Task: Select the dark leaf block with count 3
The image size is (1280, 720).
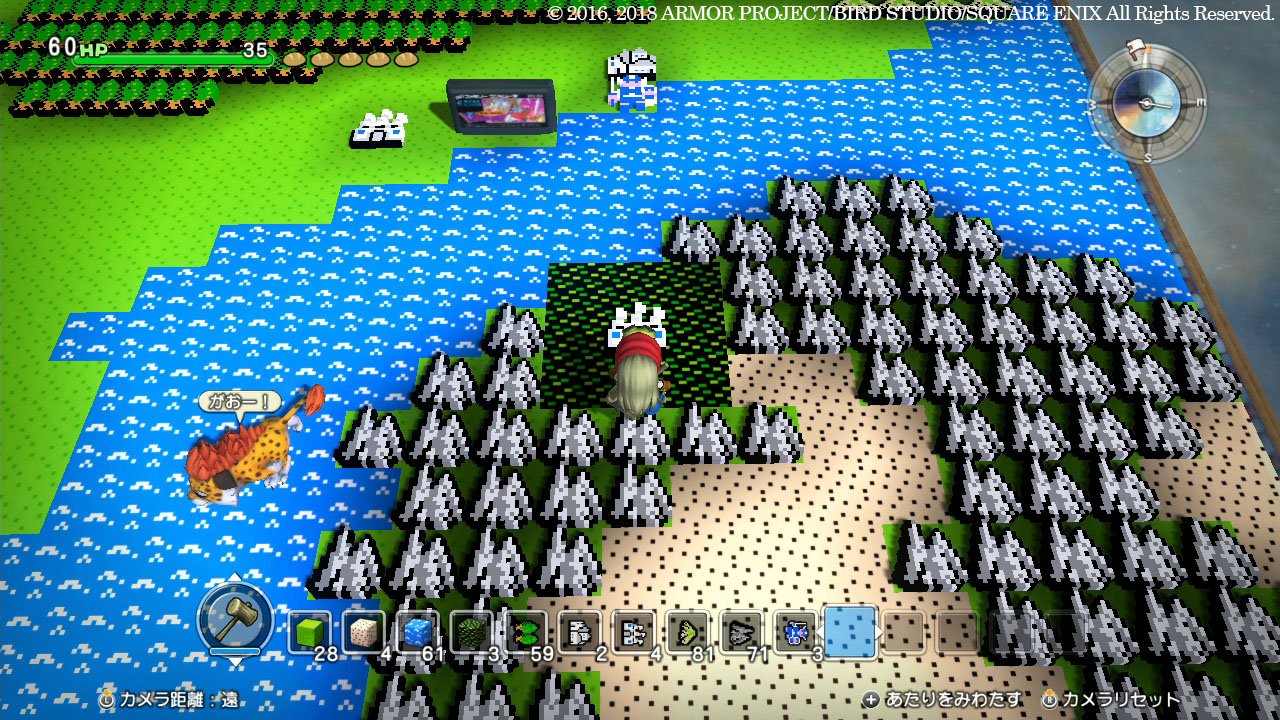Action: pos(469,632)
